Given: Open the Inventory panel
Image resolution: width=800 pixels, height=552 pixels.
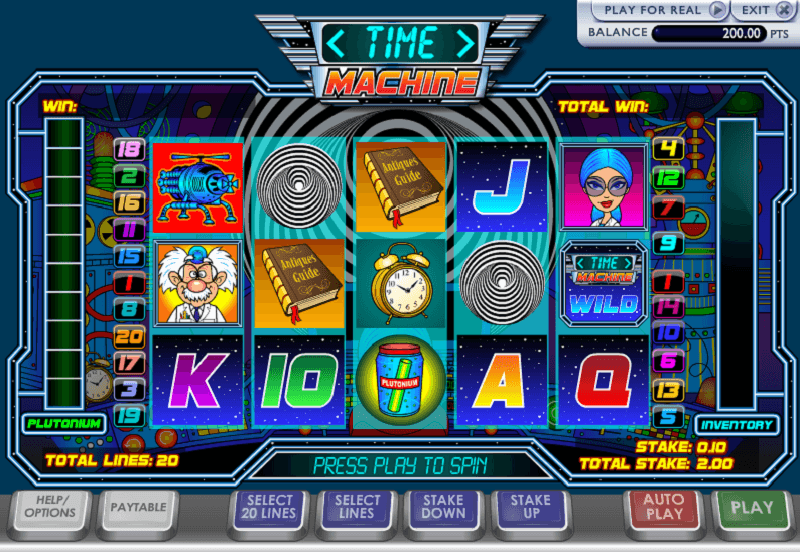Looking at the screenshot, I should click(x=737, y=424).
